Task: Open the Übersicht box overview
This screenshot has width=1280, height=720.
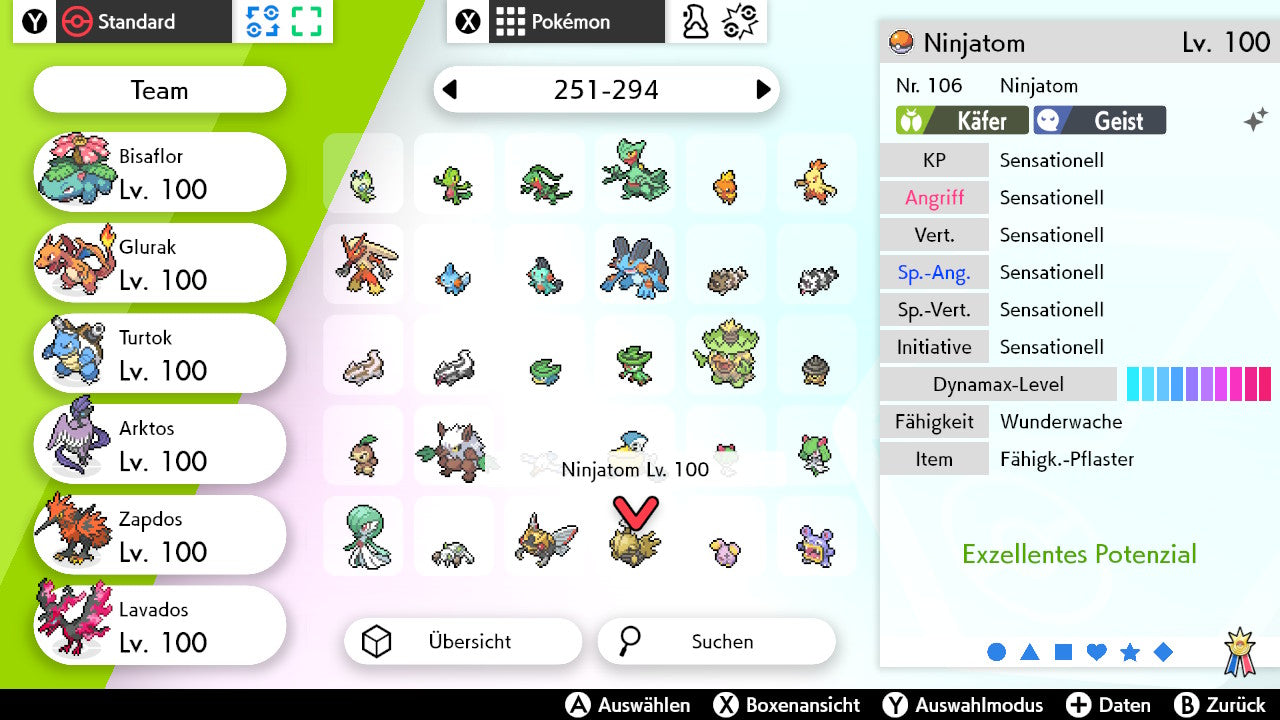Action: [x=463, y=641]
